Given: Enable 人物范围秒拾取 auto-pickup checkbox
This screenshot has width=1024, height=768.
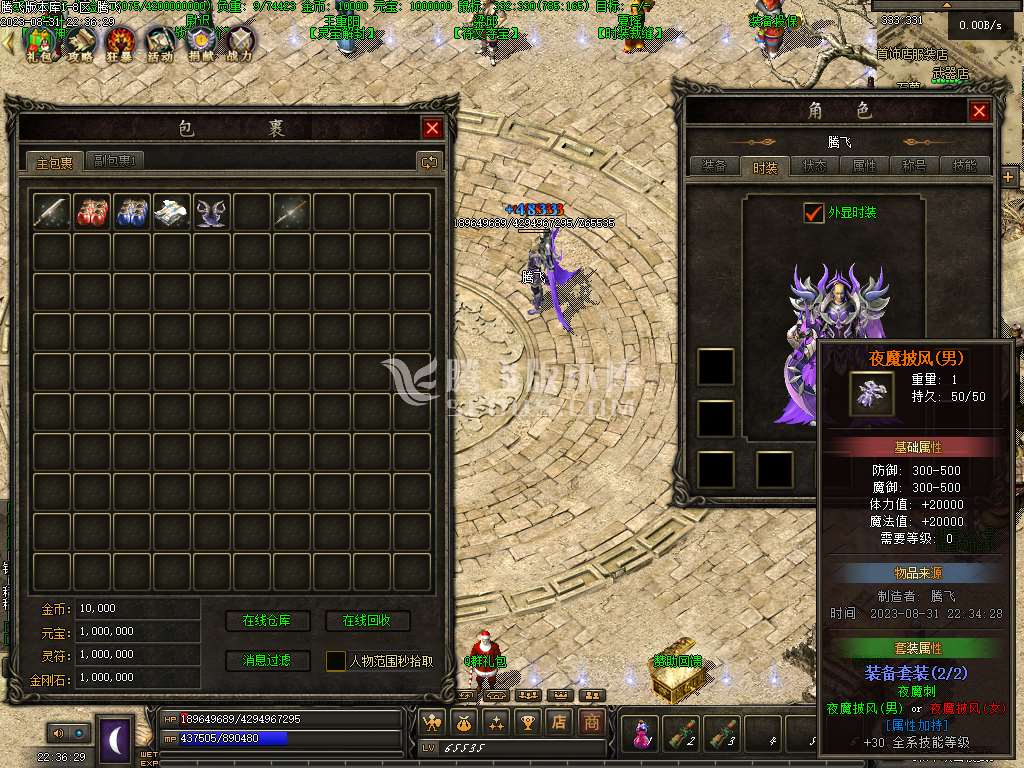Looking at the screenshot, I should [336, 661].
